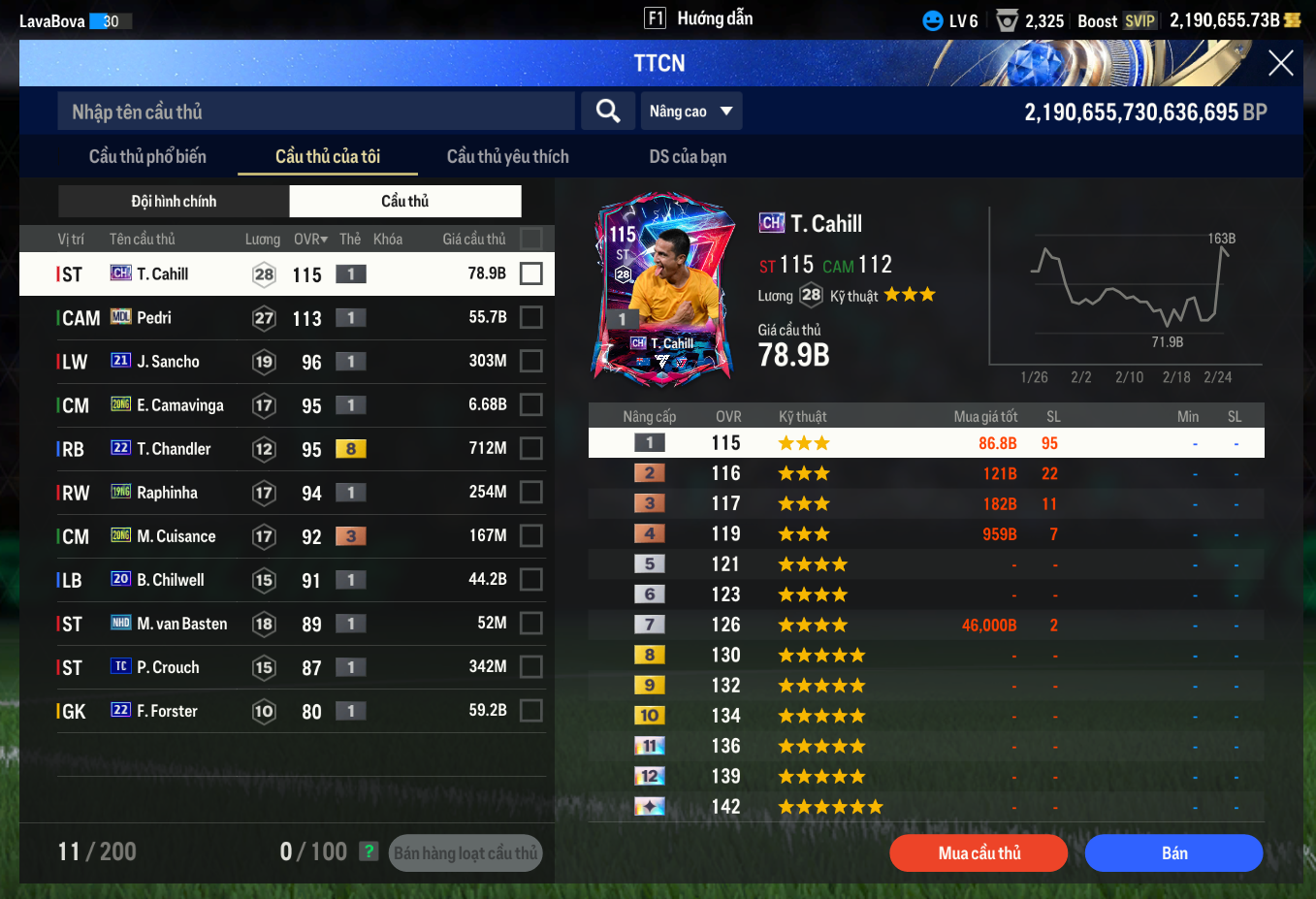The image size is (1316, 899).
Task: Select the Đội hình chính sub-tab
Action: pos(174,202)
